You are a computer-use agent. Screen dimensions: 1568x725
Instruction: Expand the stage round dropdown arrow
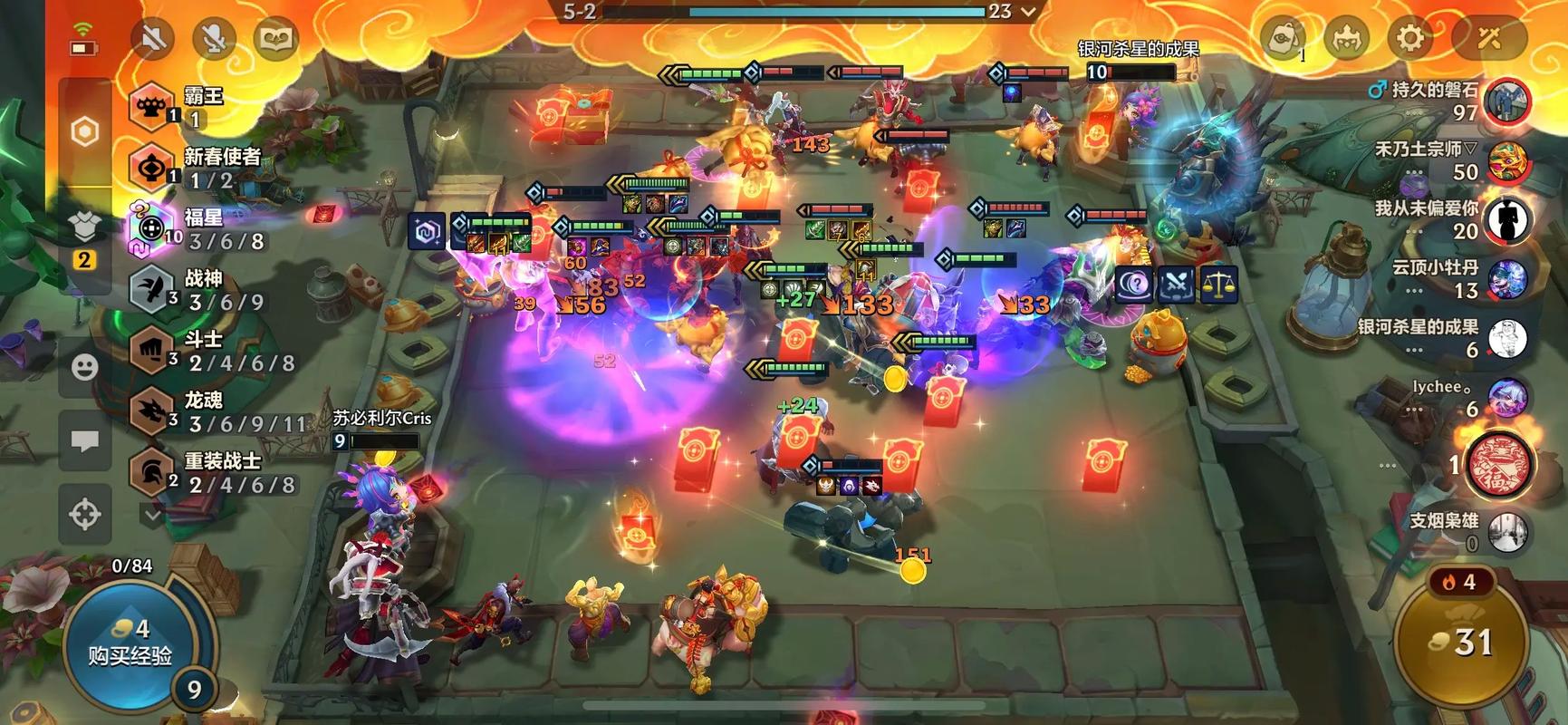[x=1028, y=12]
